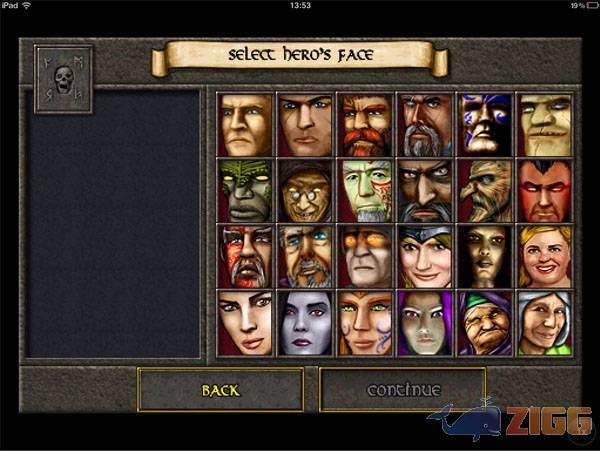Pick the dark green orc face
The width and height of the screenshot is (600, 451).
245,191
